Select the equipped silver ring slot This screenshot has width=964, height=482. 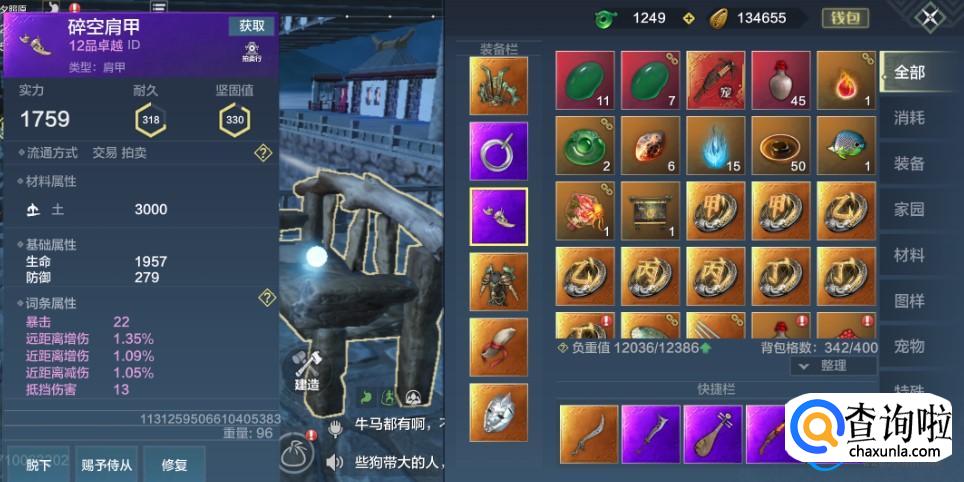point(498,151)
